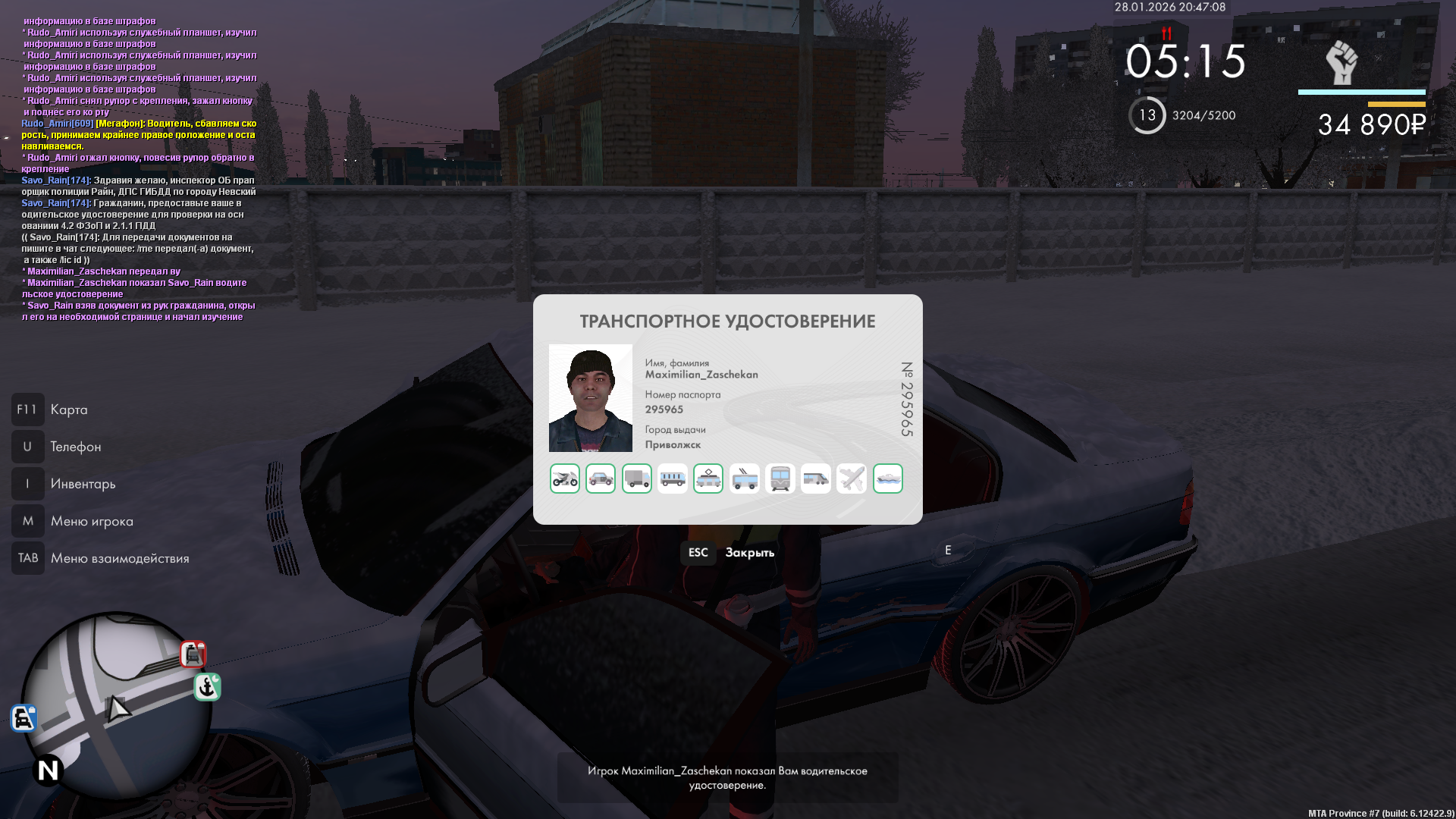Screen dimensions: 1456x819
Task: Click the trolleybus license category icon
Action: coord(745,479)
